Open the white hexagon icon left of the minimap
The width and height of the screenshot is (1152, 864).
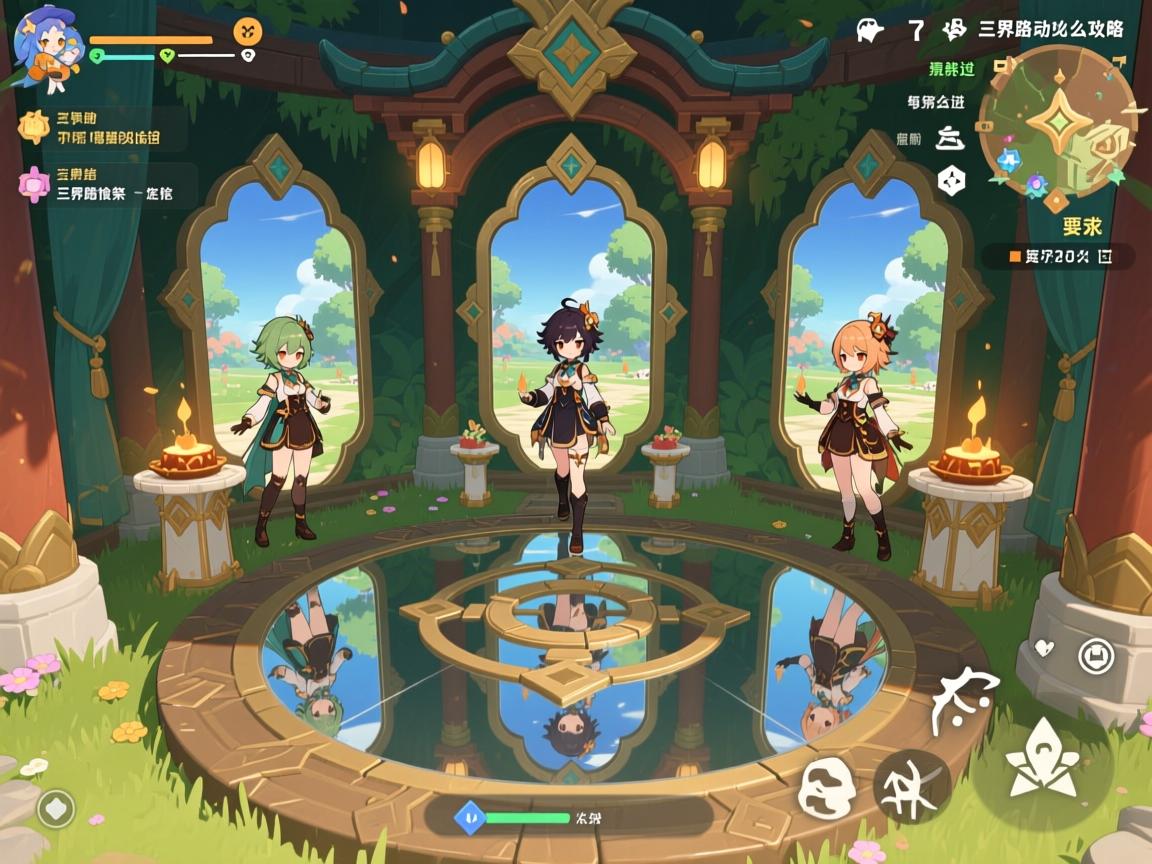951,180
